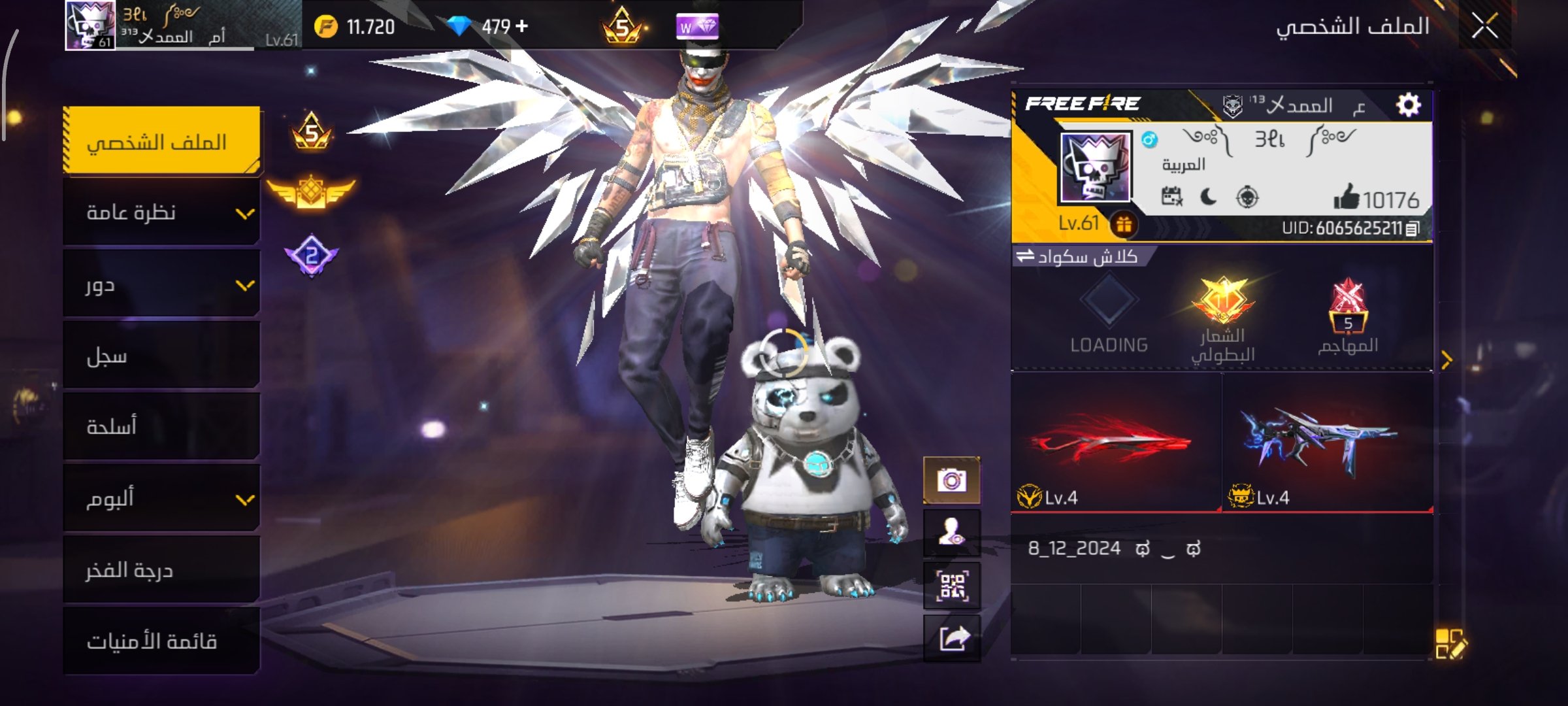1568x706 pixels.
Task: Open the قائمة الأمنيات wishlist tab
Action: (x=162, y=641)
